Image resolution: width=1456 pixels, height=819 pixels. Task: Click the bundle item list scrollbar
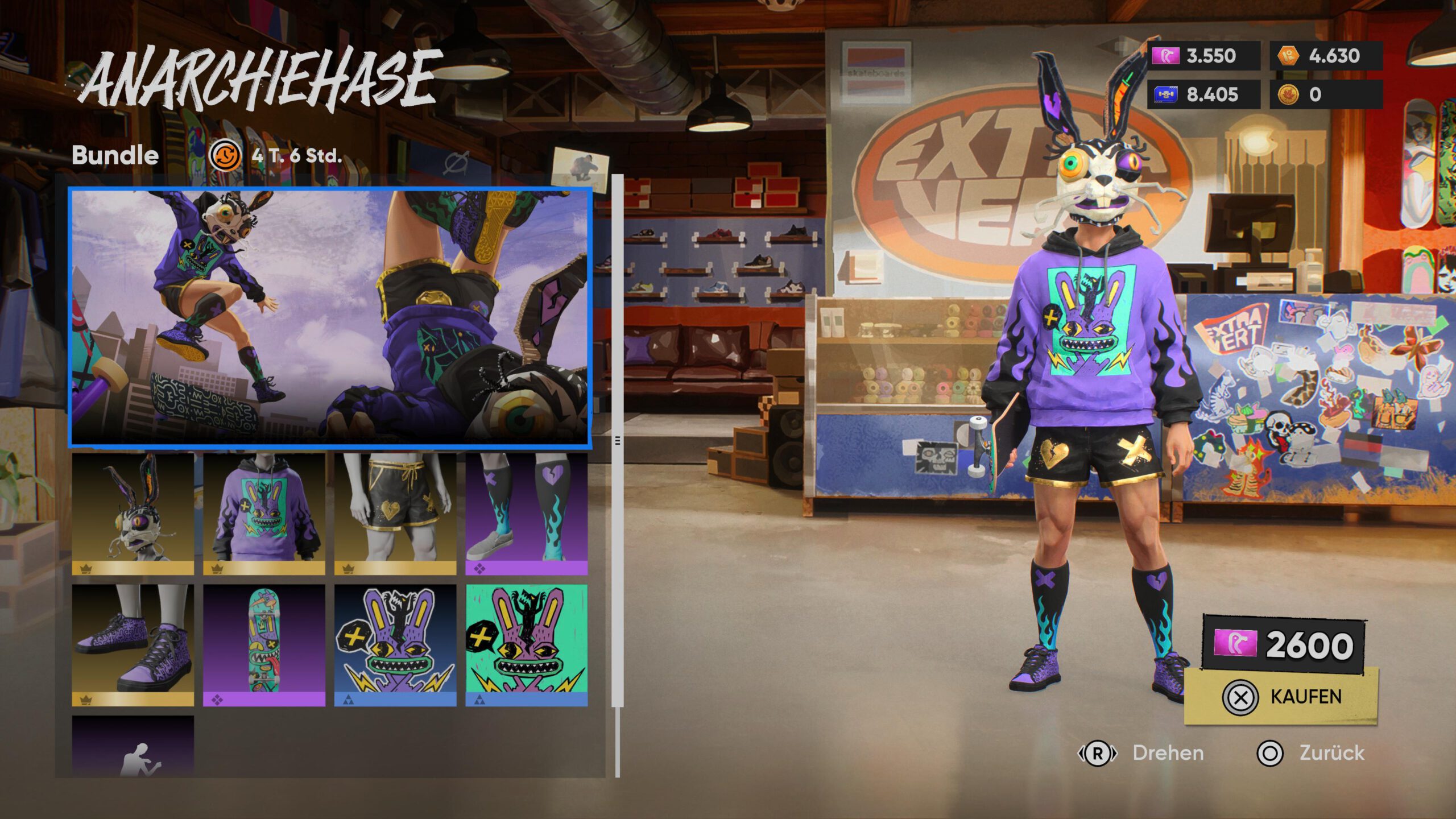tap(618, 441)
